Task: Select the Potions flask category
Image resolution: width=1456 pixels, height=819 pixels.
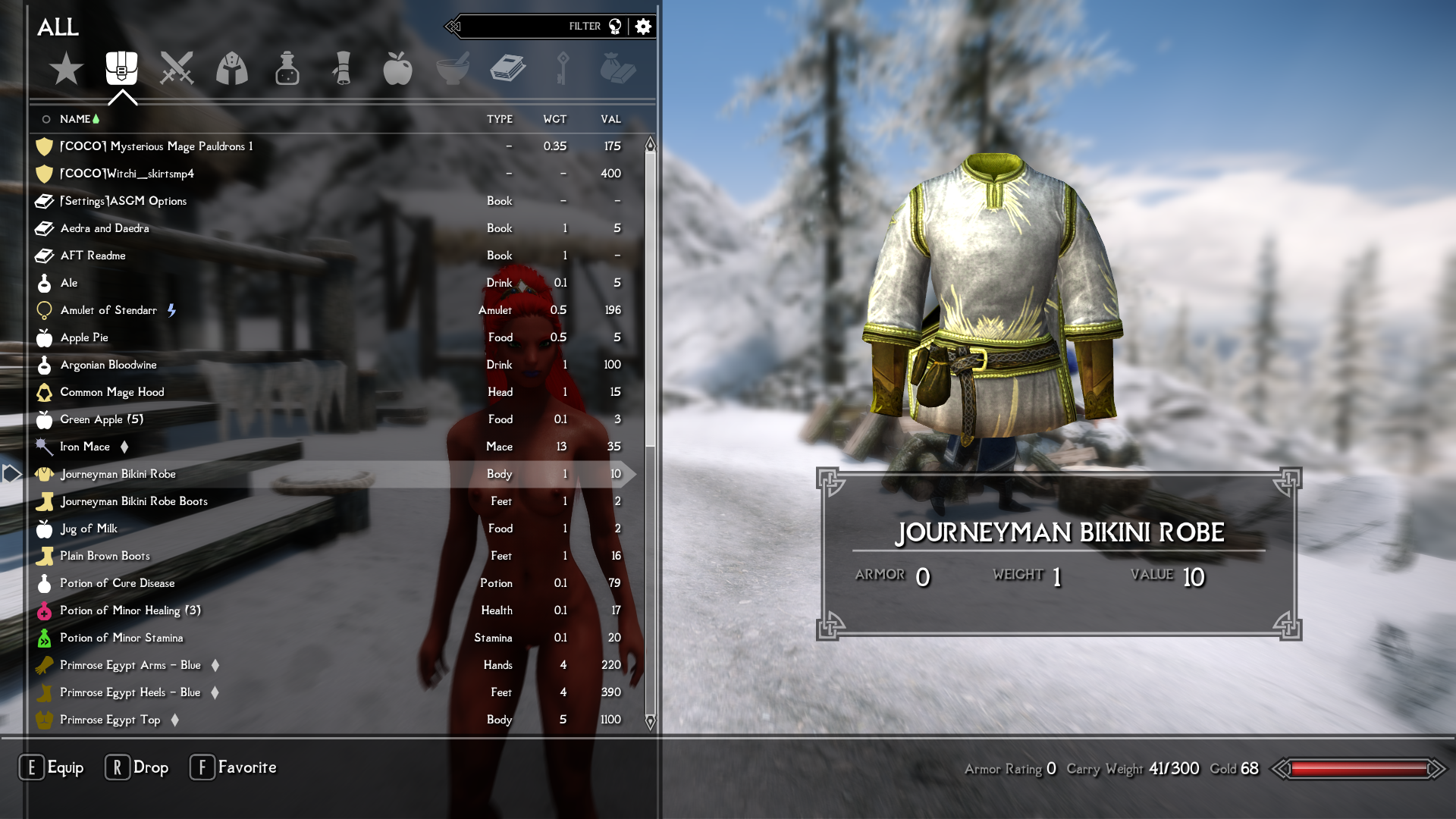Action: (288, 68)
